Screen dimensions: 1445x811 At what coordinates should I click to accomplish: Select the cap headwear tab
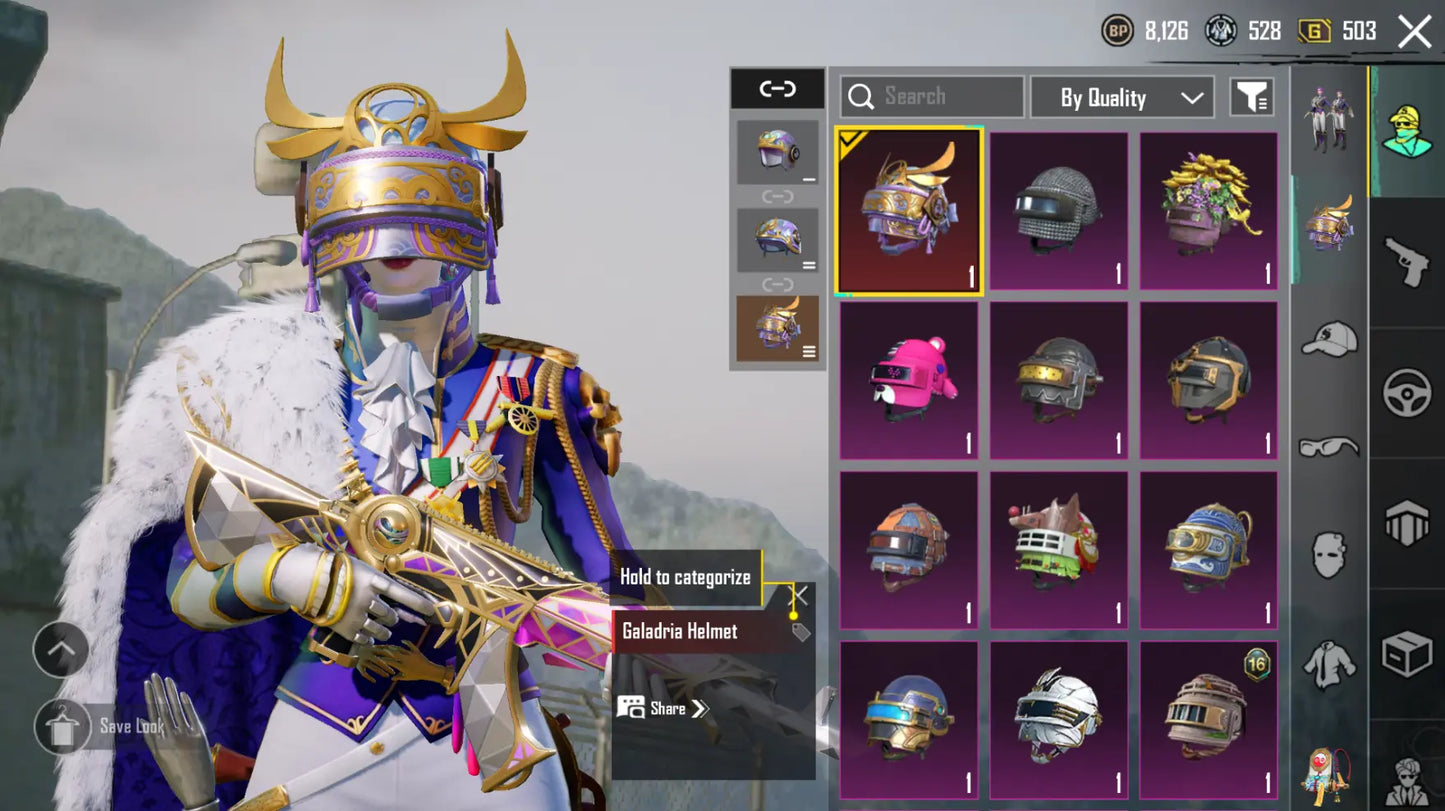pos(1329,340)
